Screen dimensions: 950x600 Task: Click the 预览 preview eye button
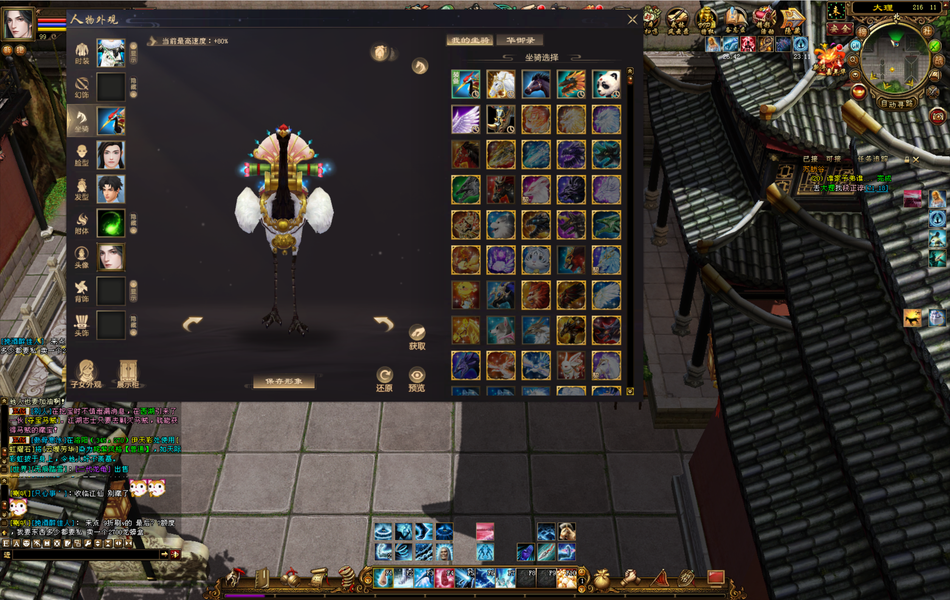click(x=417, y=376)
